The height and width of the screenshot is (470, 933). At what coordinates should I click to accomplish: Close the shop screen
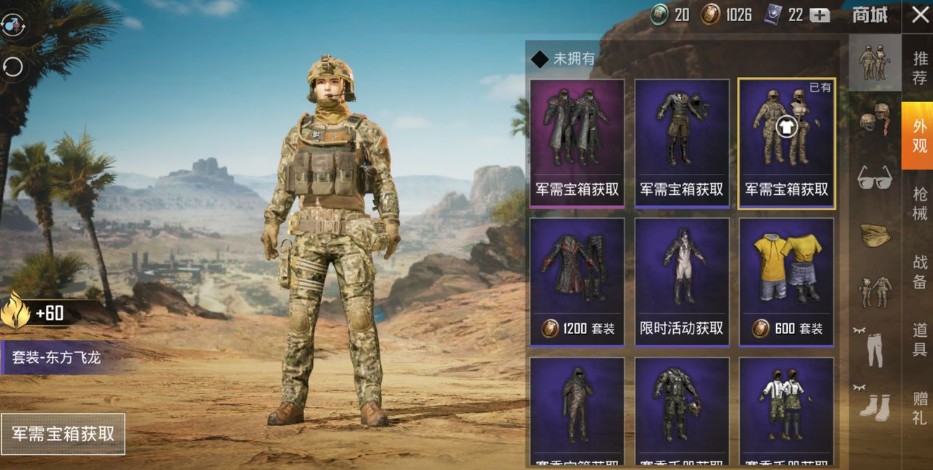click(920, 15)
